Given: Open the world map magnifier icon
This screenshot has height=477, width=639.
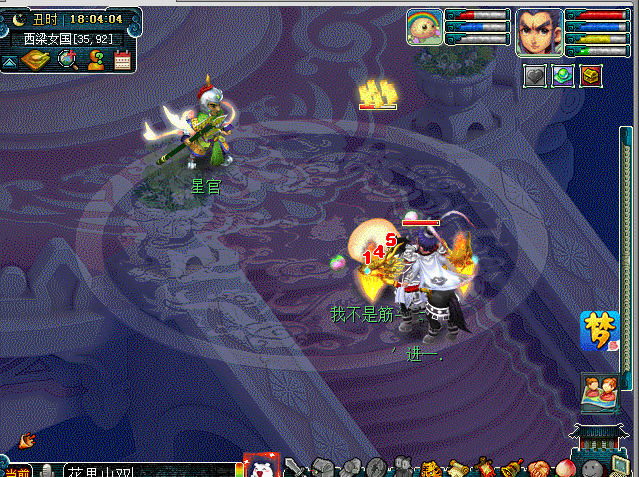Looking at the screenshot, I should tap(68, 60).
